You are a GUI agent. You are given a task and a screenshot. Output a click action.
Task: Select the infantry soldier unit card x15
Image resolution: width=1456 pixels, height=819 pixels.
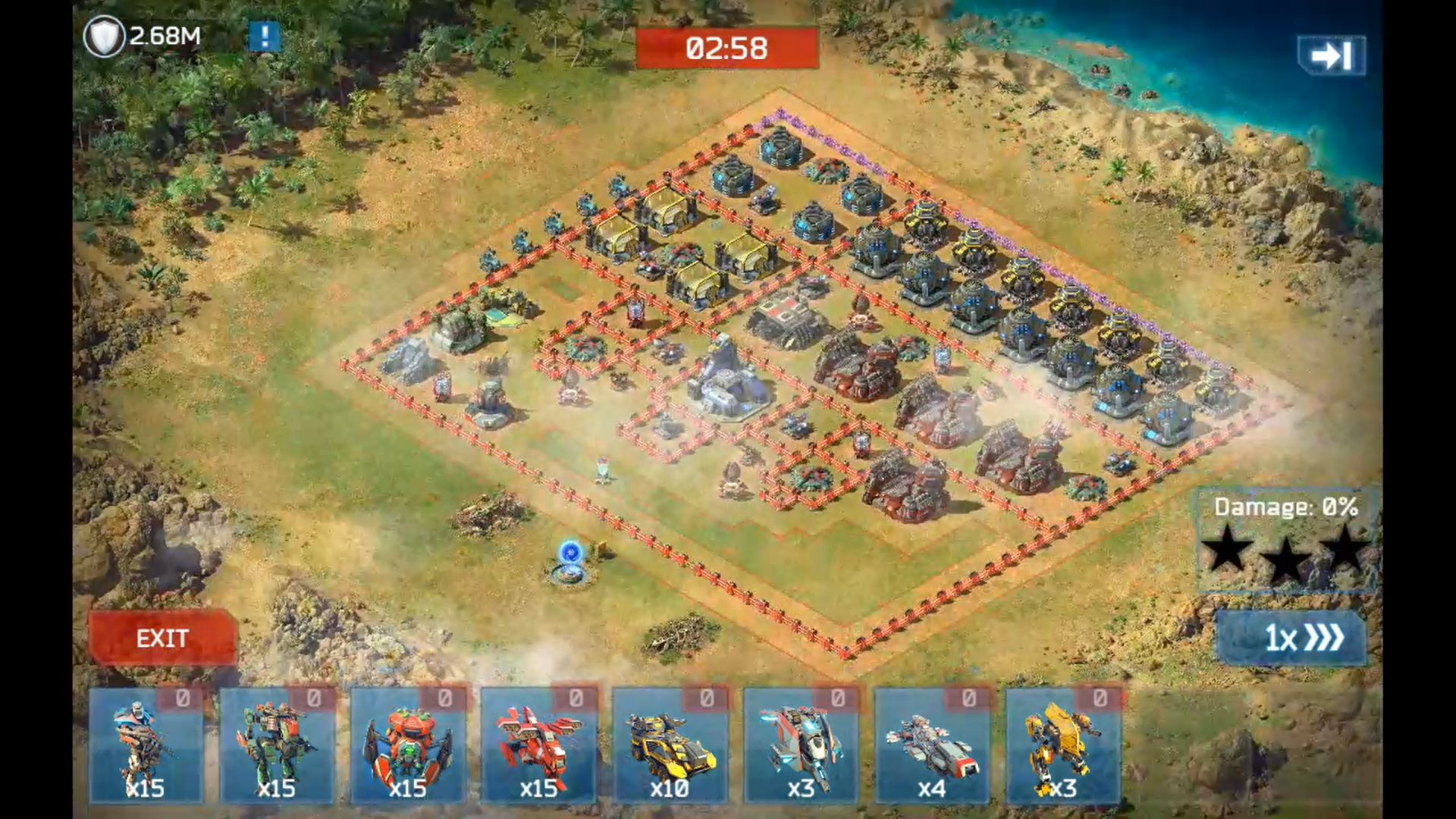point(146,745)
